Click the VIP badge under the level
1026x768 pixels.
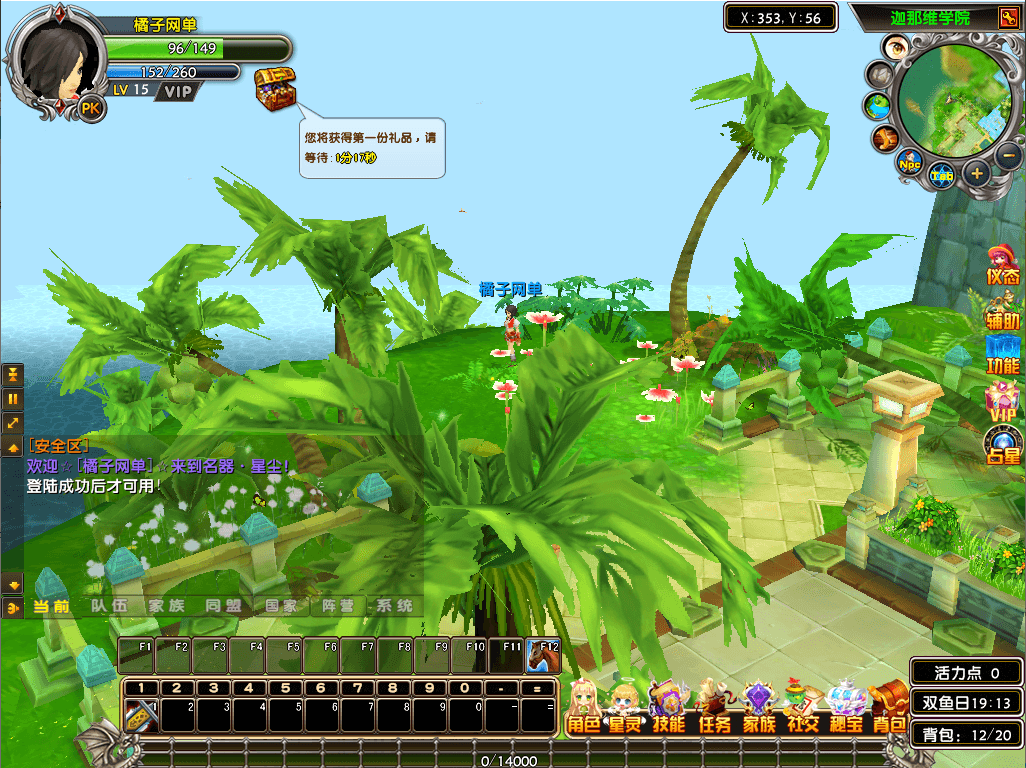[x=178, y=91]
